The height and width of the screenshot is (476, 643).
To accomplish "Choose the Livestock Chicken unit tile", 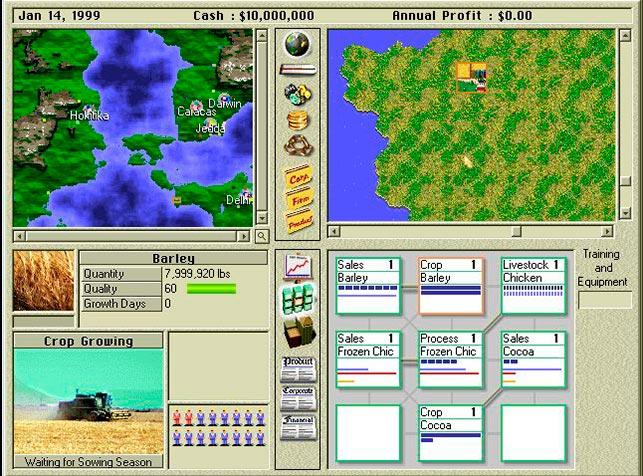I will point(532,285).
